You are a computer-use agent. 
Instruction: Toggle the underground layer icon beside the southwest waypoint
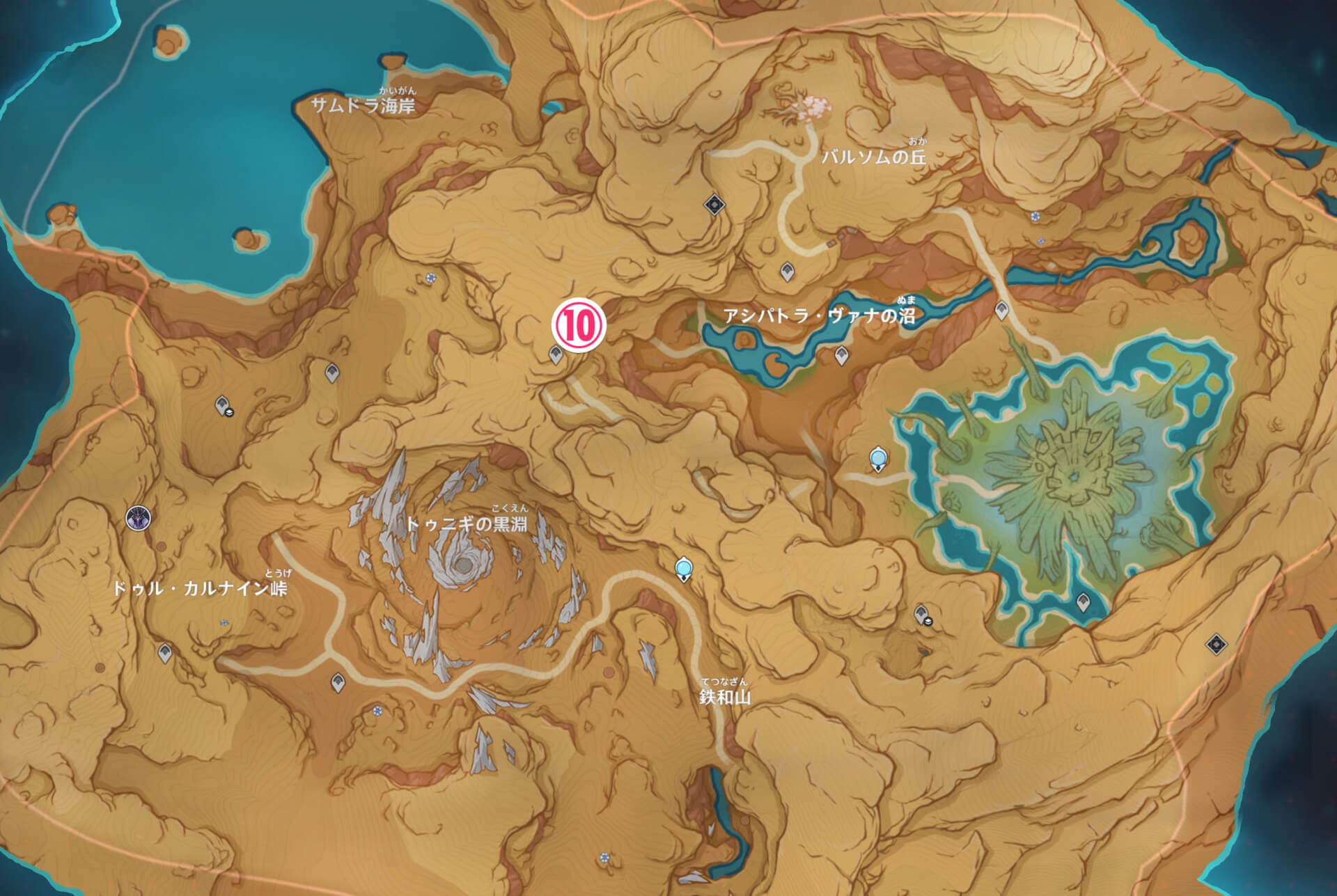click(x=229, y=414)
